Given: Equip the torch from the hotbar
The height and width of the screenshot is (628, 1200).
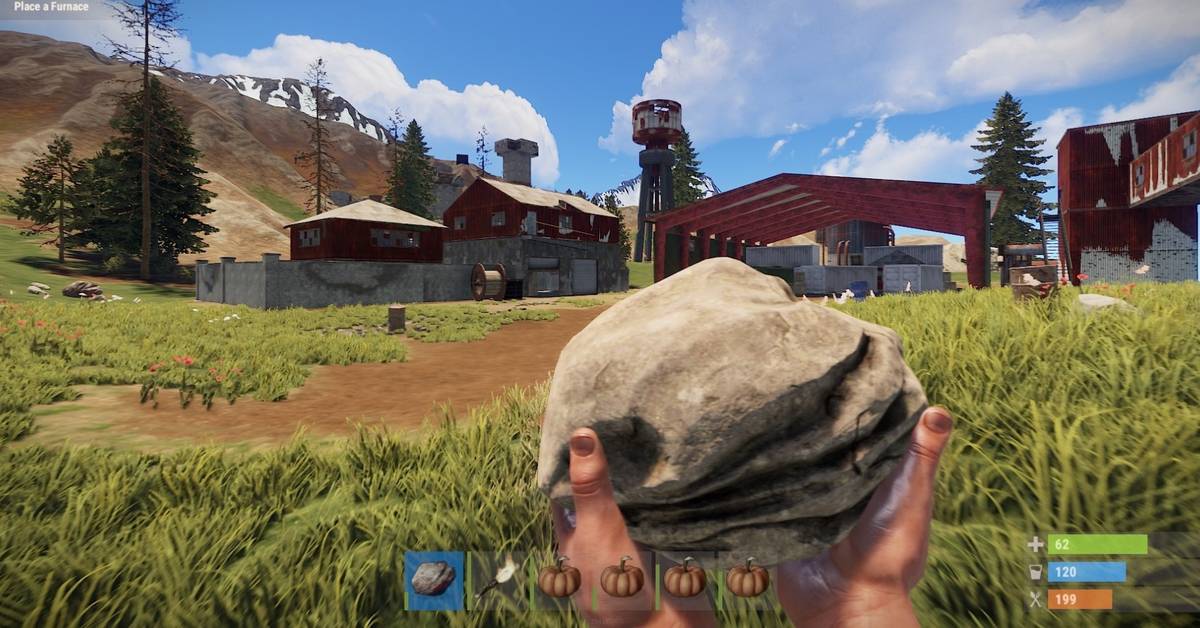Looking at the screenshot, I should [497, 579].
